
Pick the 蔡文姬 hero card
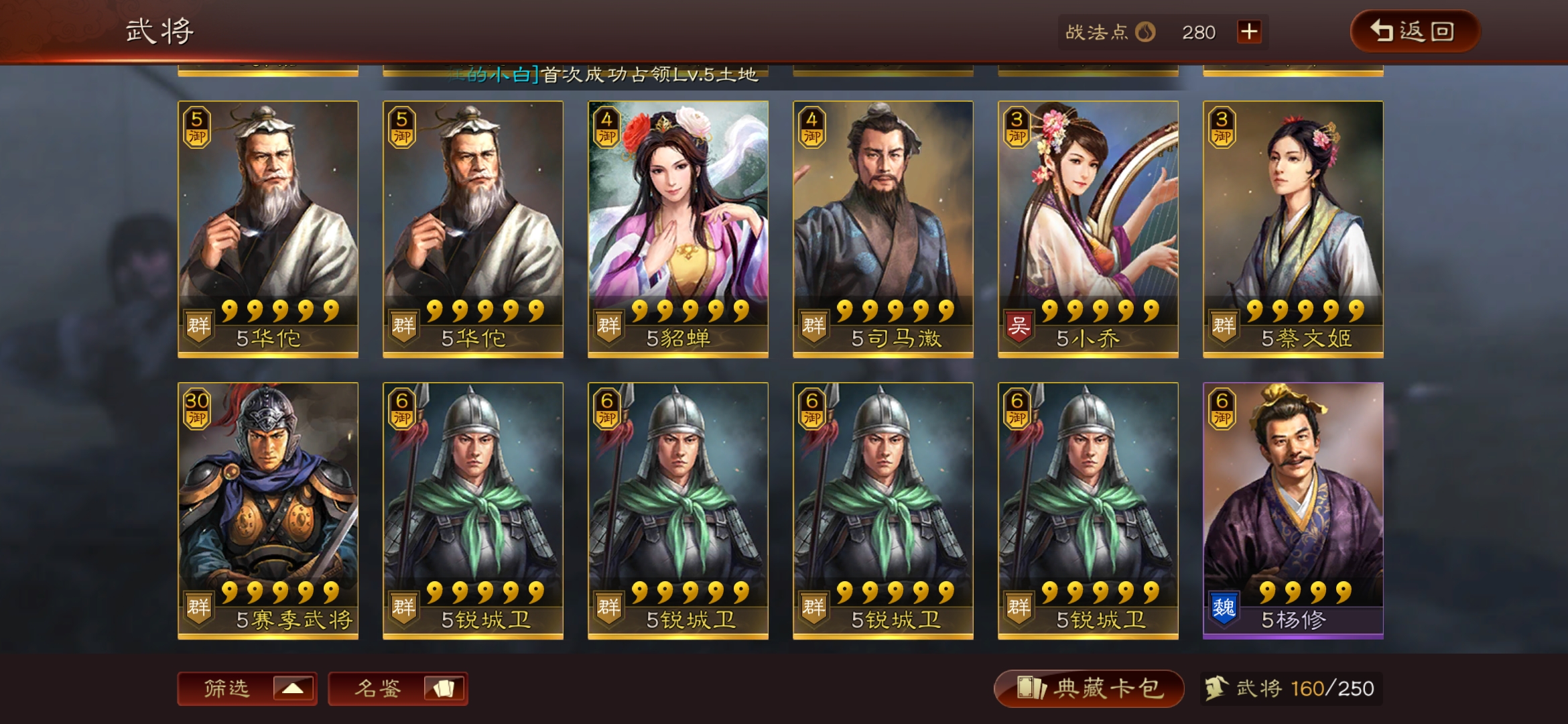point(1293,229)
